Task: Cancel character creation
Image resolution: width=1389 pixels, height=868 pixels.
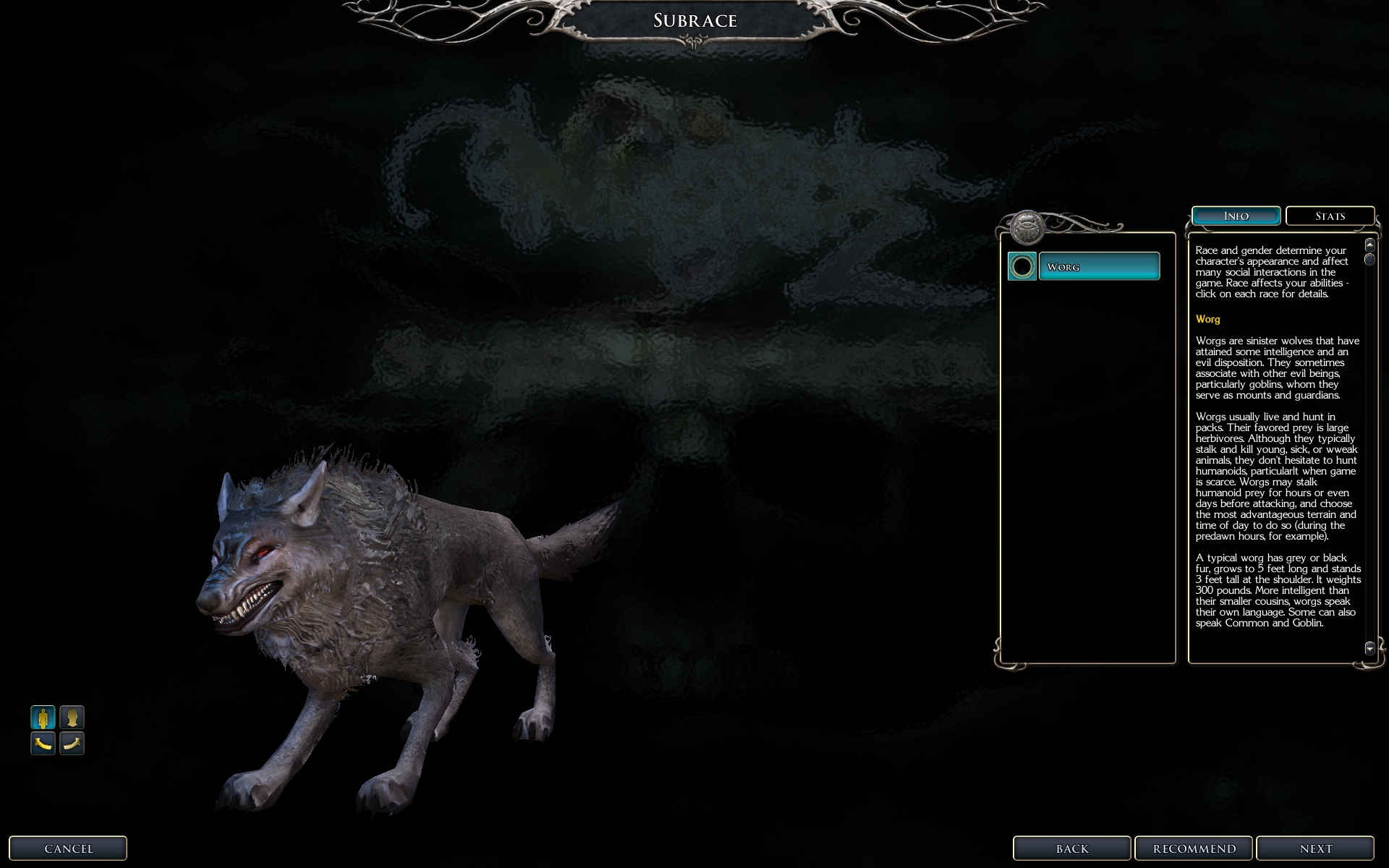Action: tap(68, 848)
